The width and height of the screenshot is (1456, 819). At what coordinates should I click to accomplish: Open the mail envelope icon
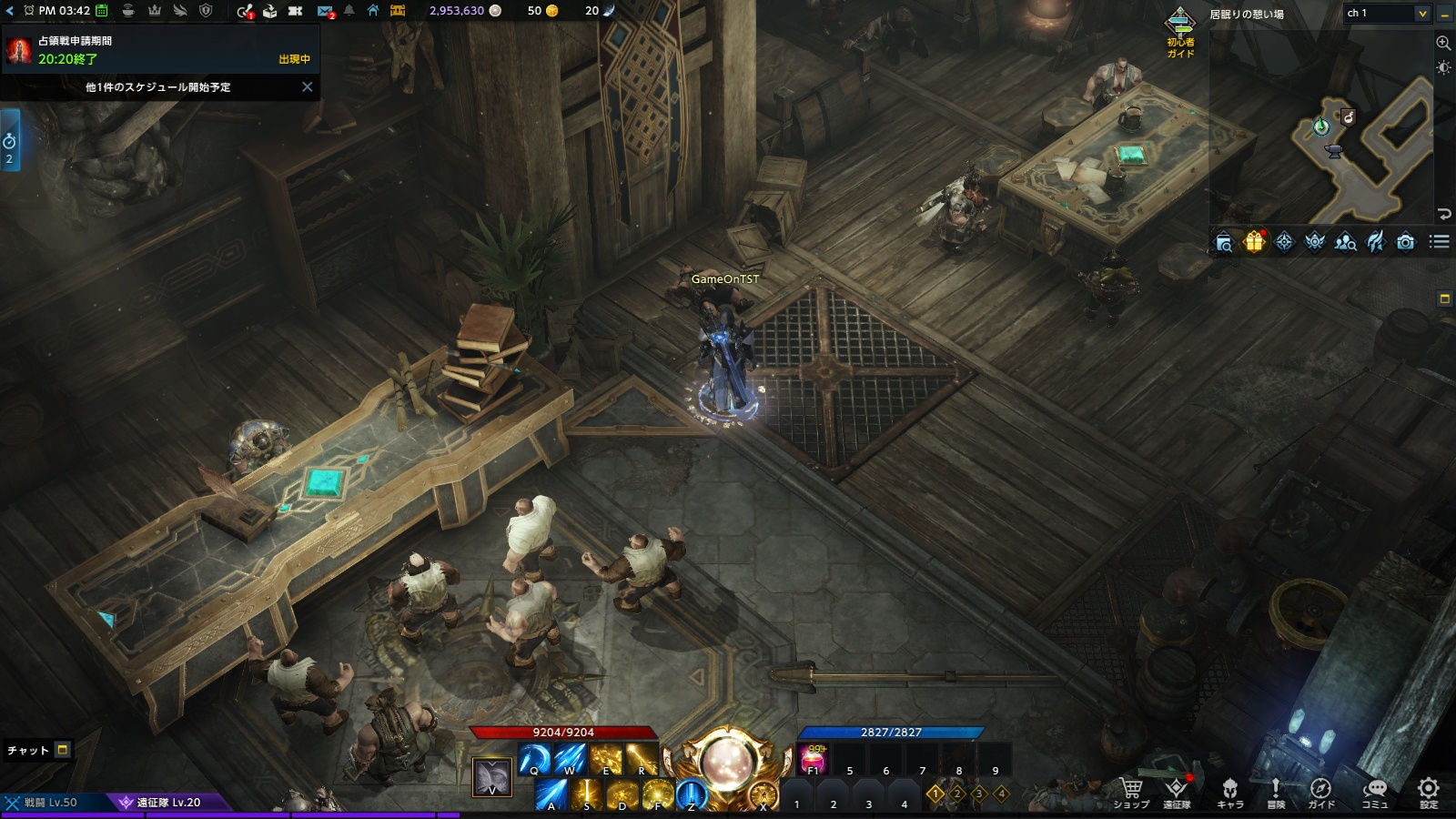click(325, 11)
